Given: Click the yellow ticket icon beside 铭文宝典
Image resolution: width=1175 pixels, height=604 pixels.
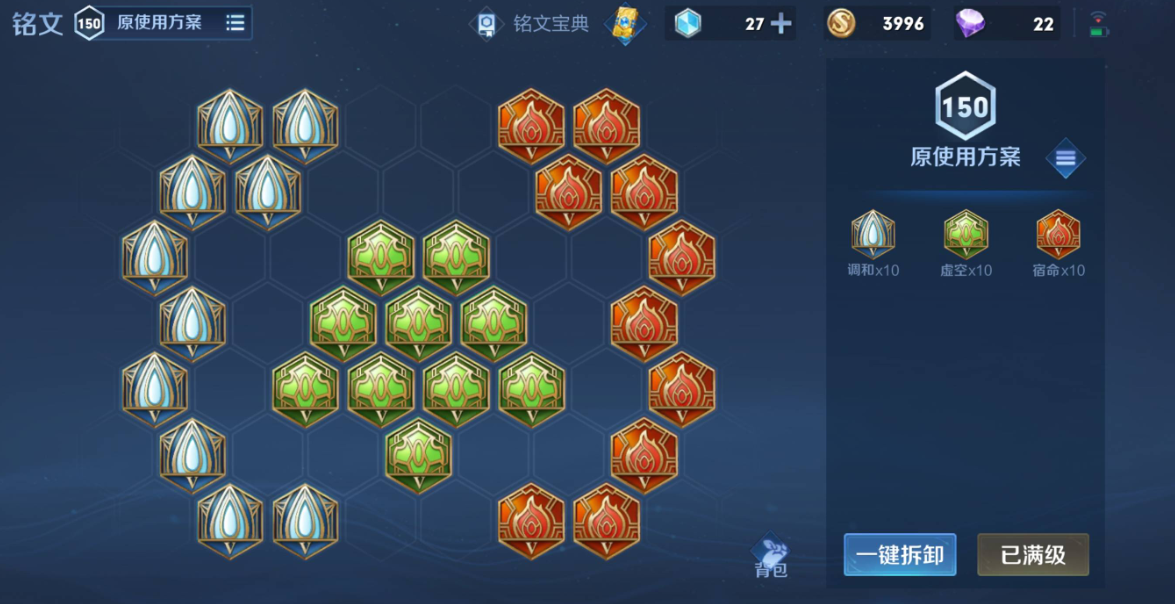Looking at the screenshot, I should point(626,24).
